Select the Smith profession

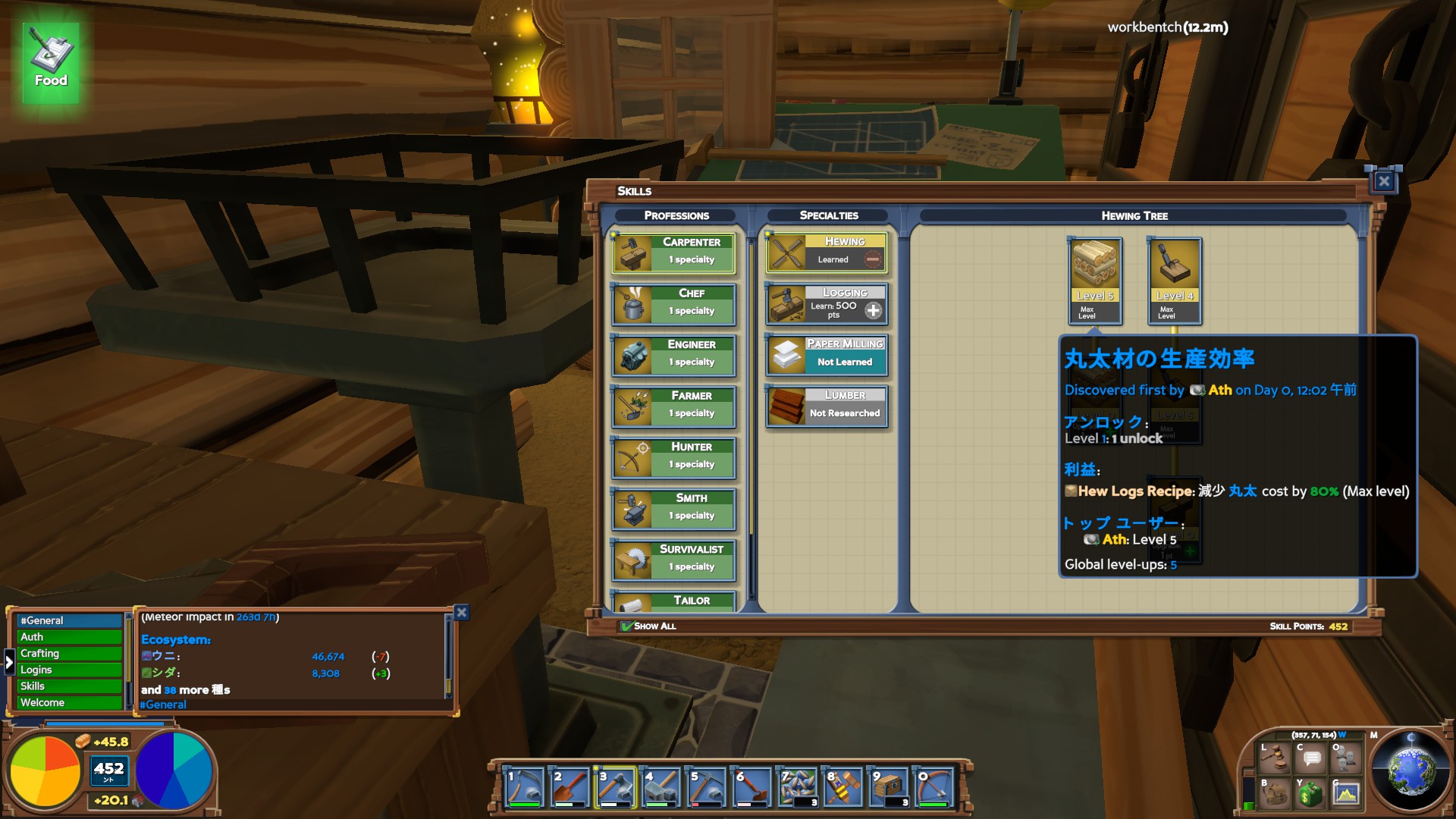[673, 508]
